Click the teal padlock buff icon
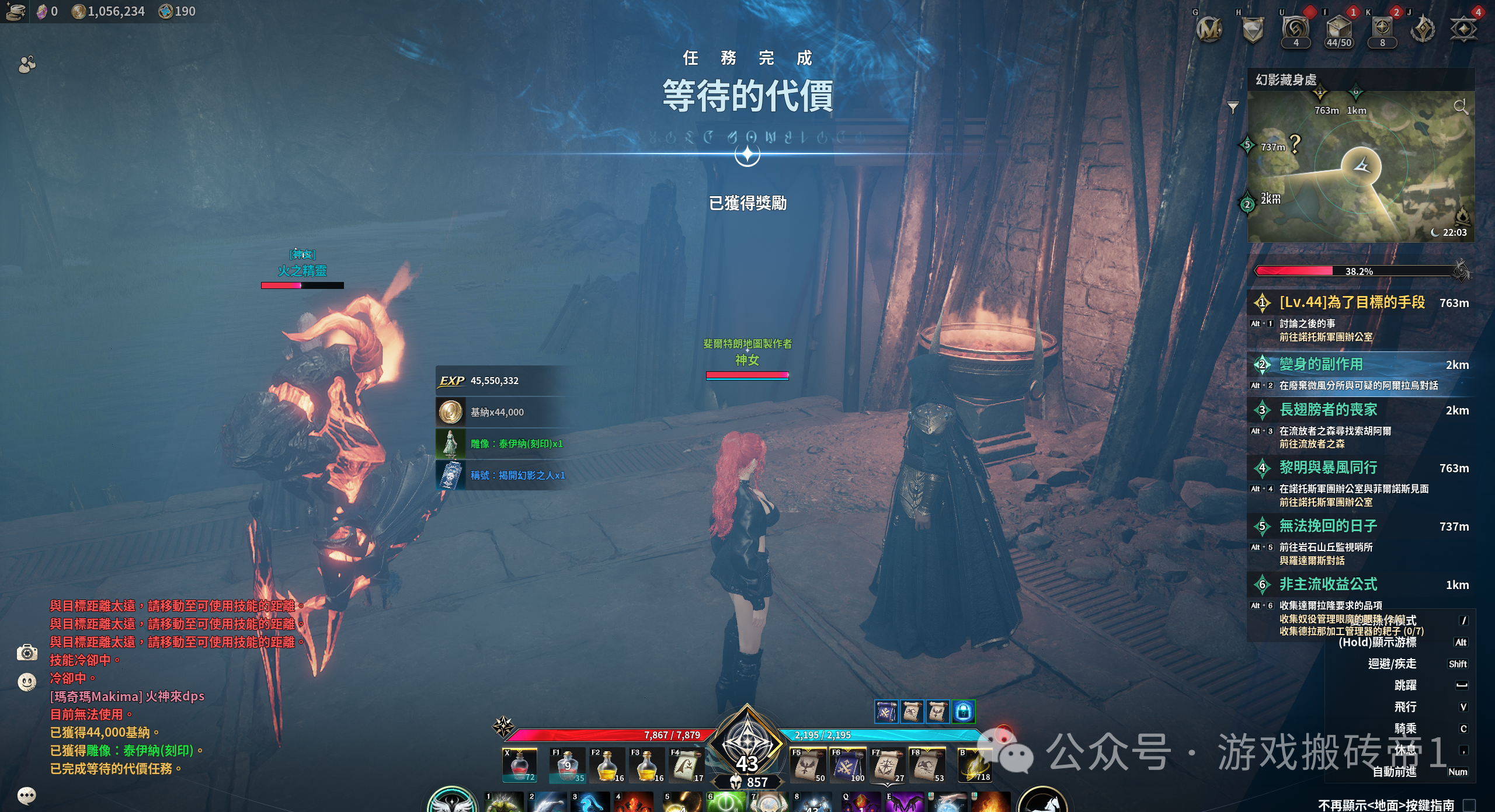The height and width of the screenshot is (812, 1495). click(x=964, y=712)
